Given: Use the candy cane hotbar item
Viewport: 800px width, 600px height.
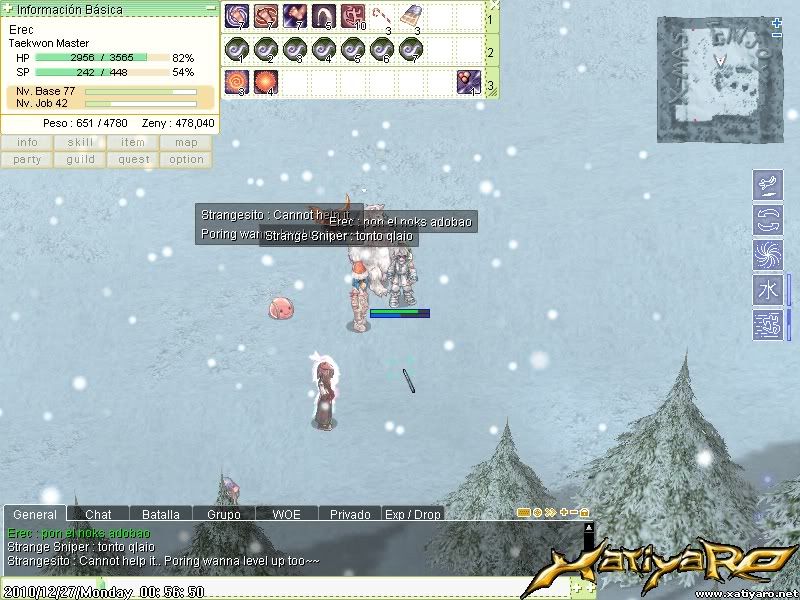Looking at the screenshot, I should 381,16.
